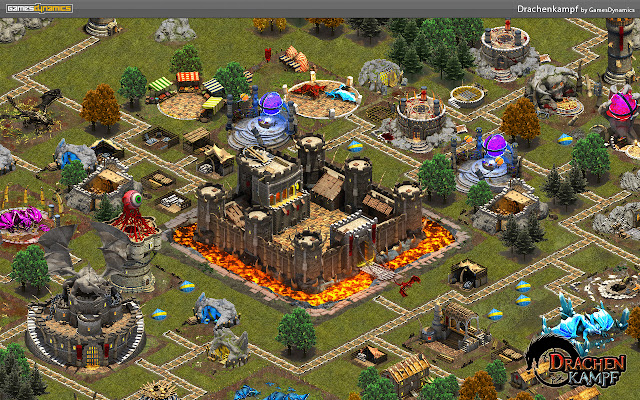Open the Drachenkampf by GamesDynamics title link

(x=574, y=7)
